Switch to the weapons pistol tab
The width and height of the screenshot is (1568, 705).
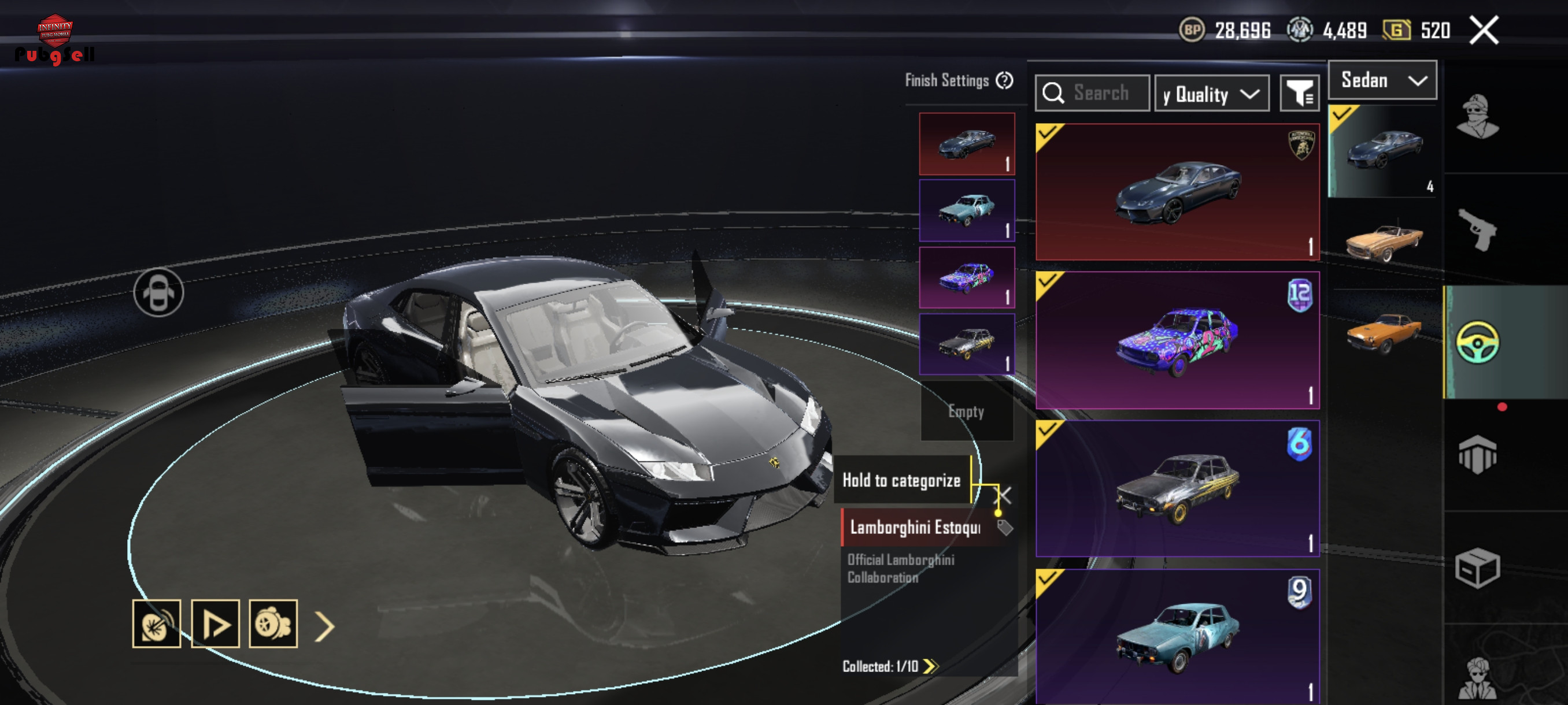click(1477, 230)
